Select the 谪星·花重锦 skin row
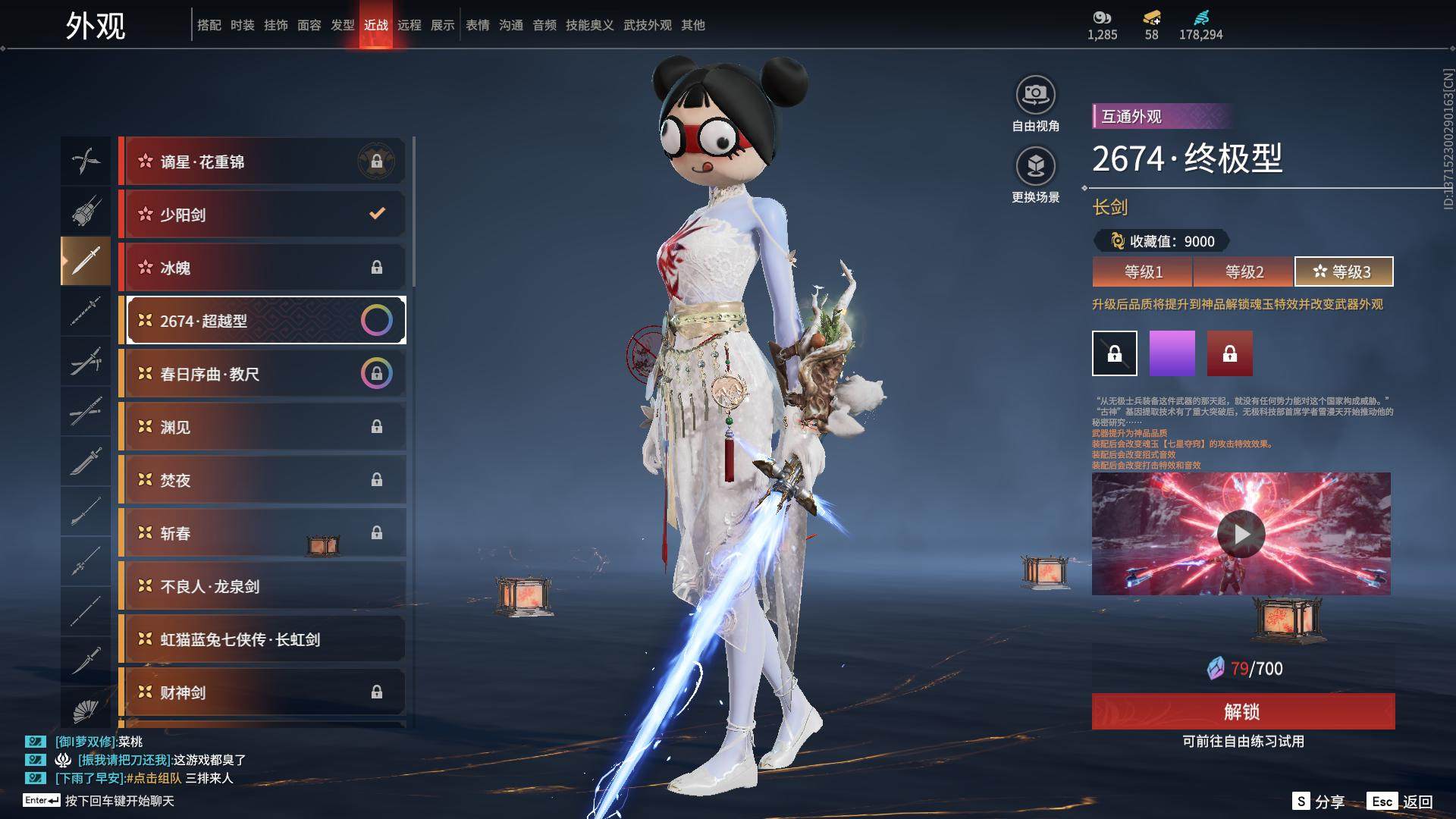This screenshot has height=819, width=1456. click(x=262, y=162)
